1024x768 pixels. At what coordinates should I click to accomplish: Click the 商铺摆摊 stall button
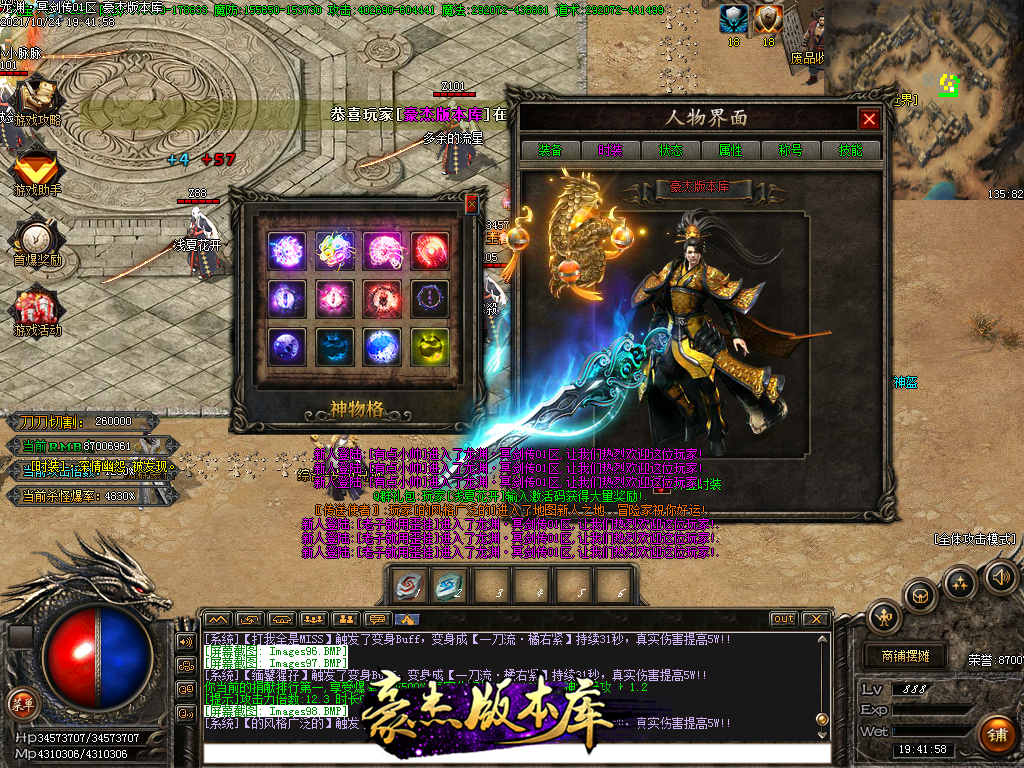point(905,657)
